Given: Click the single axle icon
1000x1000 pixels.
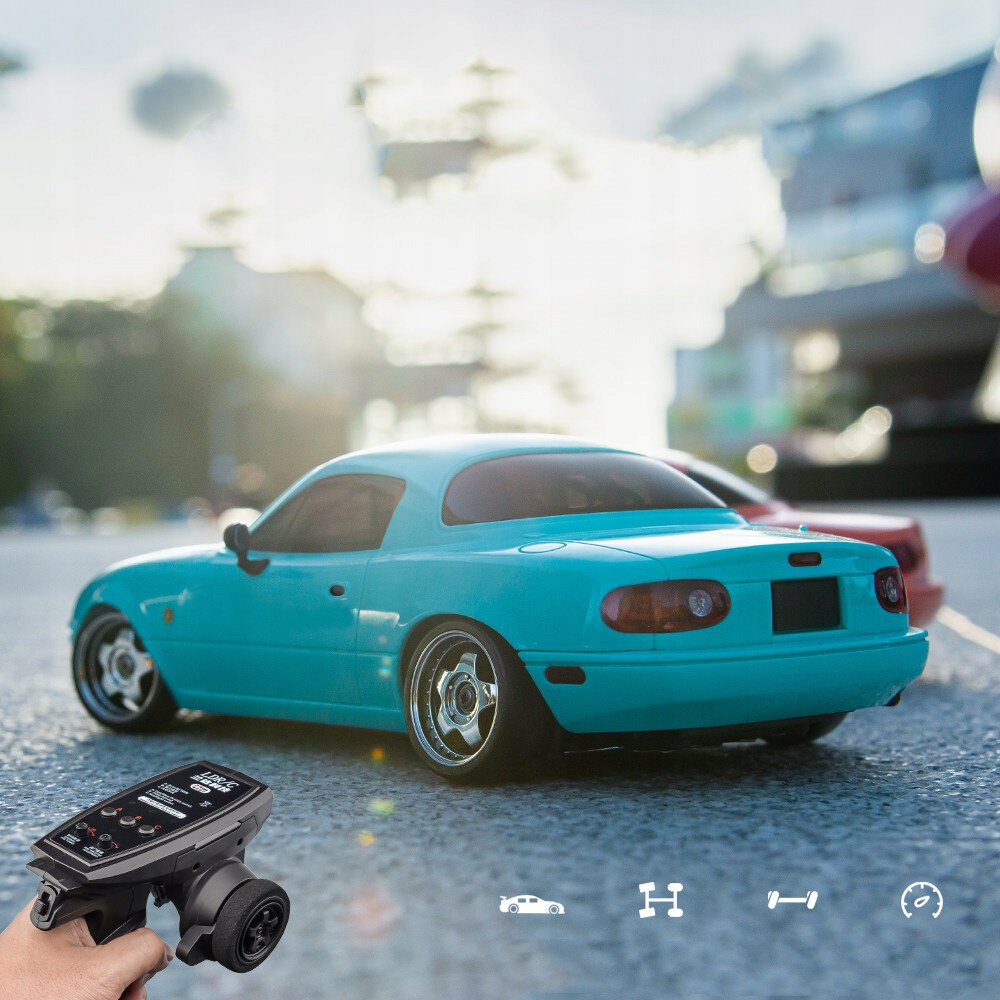Looking at the screenshot, I should tap(792, 900).
